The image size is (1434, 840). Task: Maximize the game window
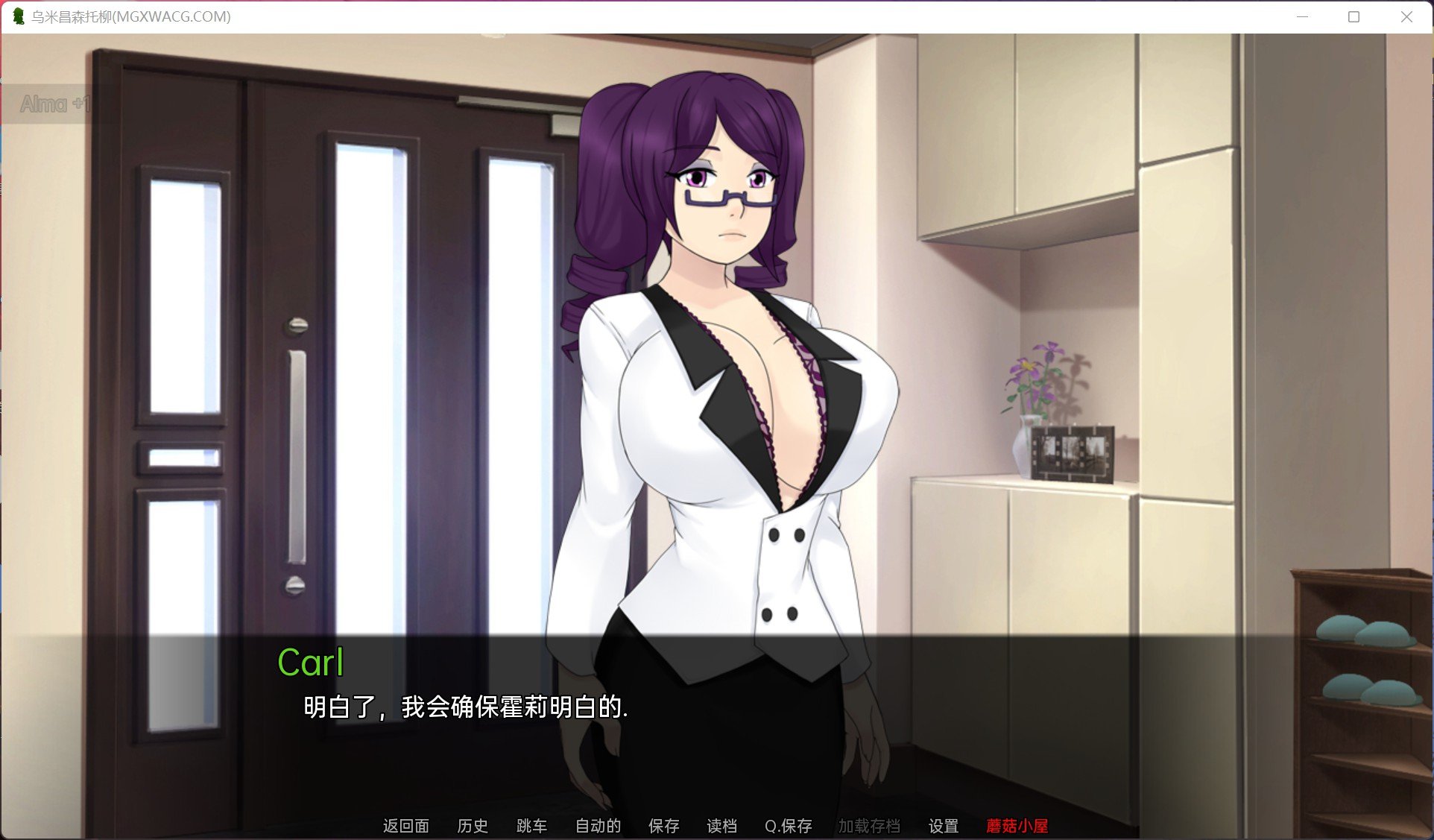pyautogui.click(x=1352, y=16)
